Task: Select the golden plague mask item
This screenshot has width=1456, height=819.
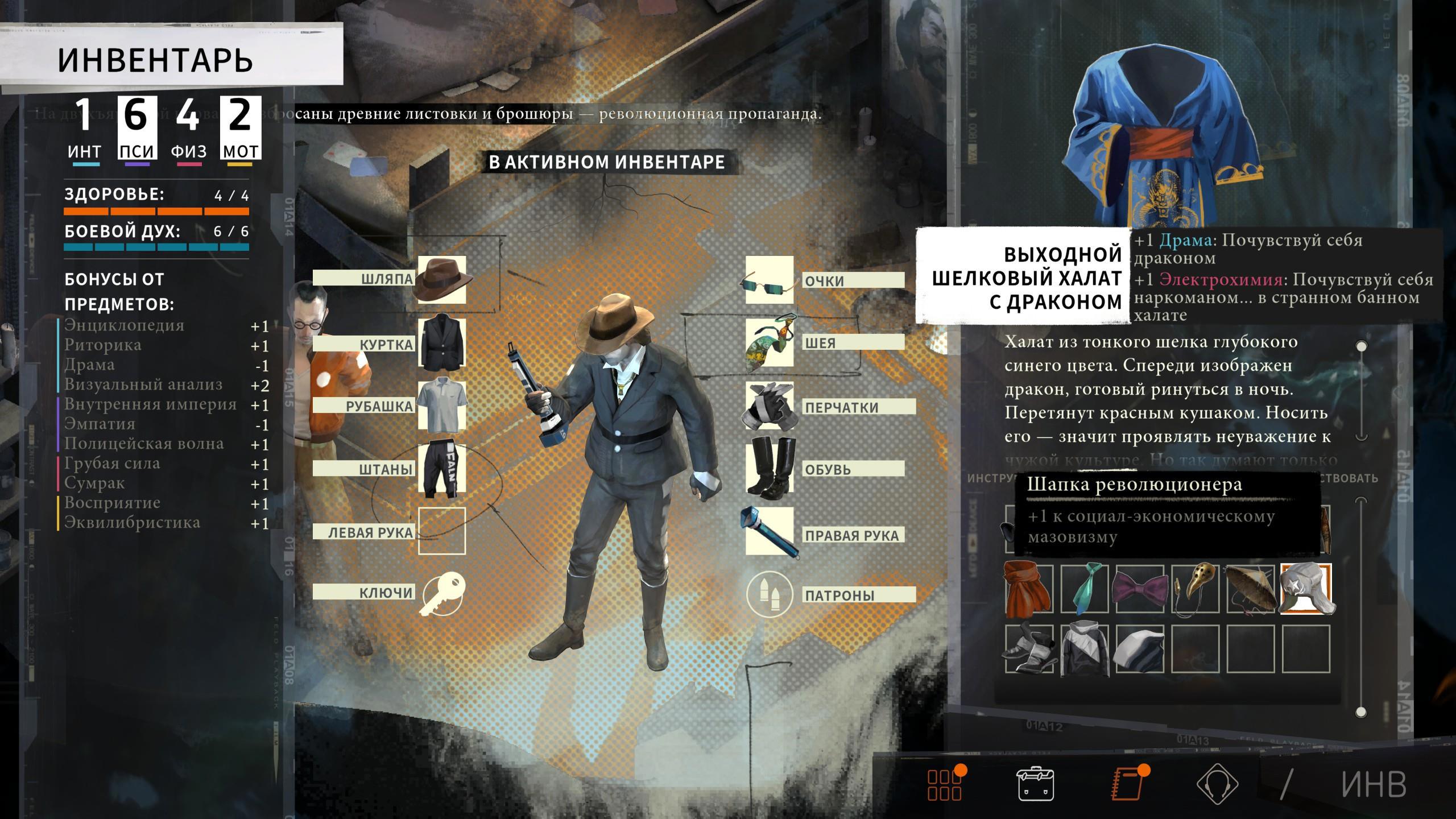Action: [x=1195, y=589]
